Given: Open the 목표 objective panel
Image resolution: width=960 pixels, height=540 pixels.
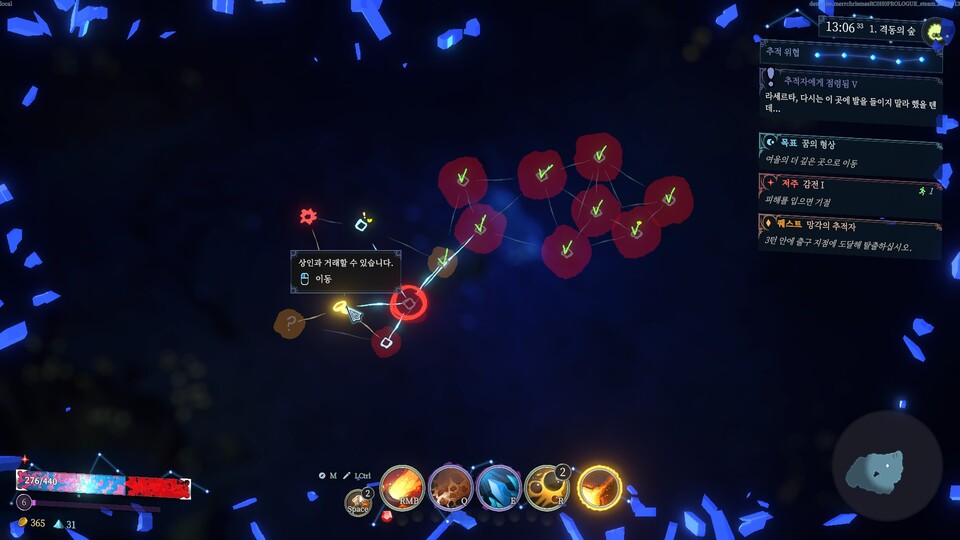Looking at the screenshot, I should [850, 152].
